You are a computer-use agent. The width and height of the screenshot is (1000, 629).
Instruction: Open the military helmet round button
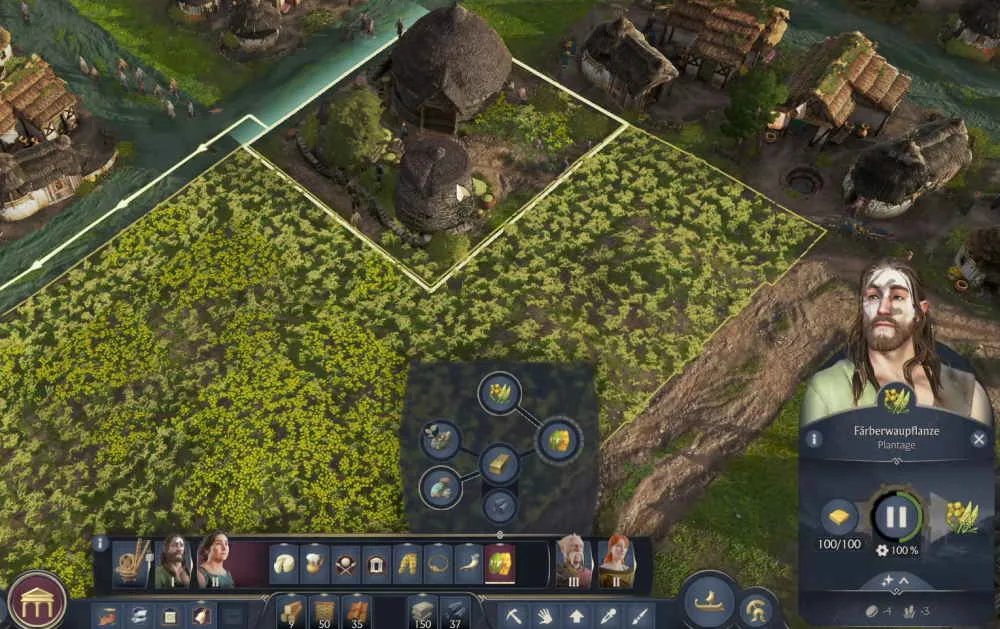click(x=757, y=608)
